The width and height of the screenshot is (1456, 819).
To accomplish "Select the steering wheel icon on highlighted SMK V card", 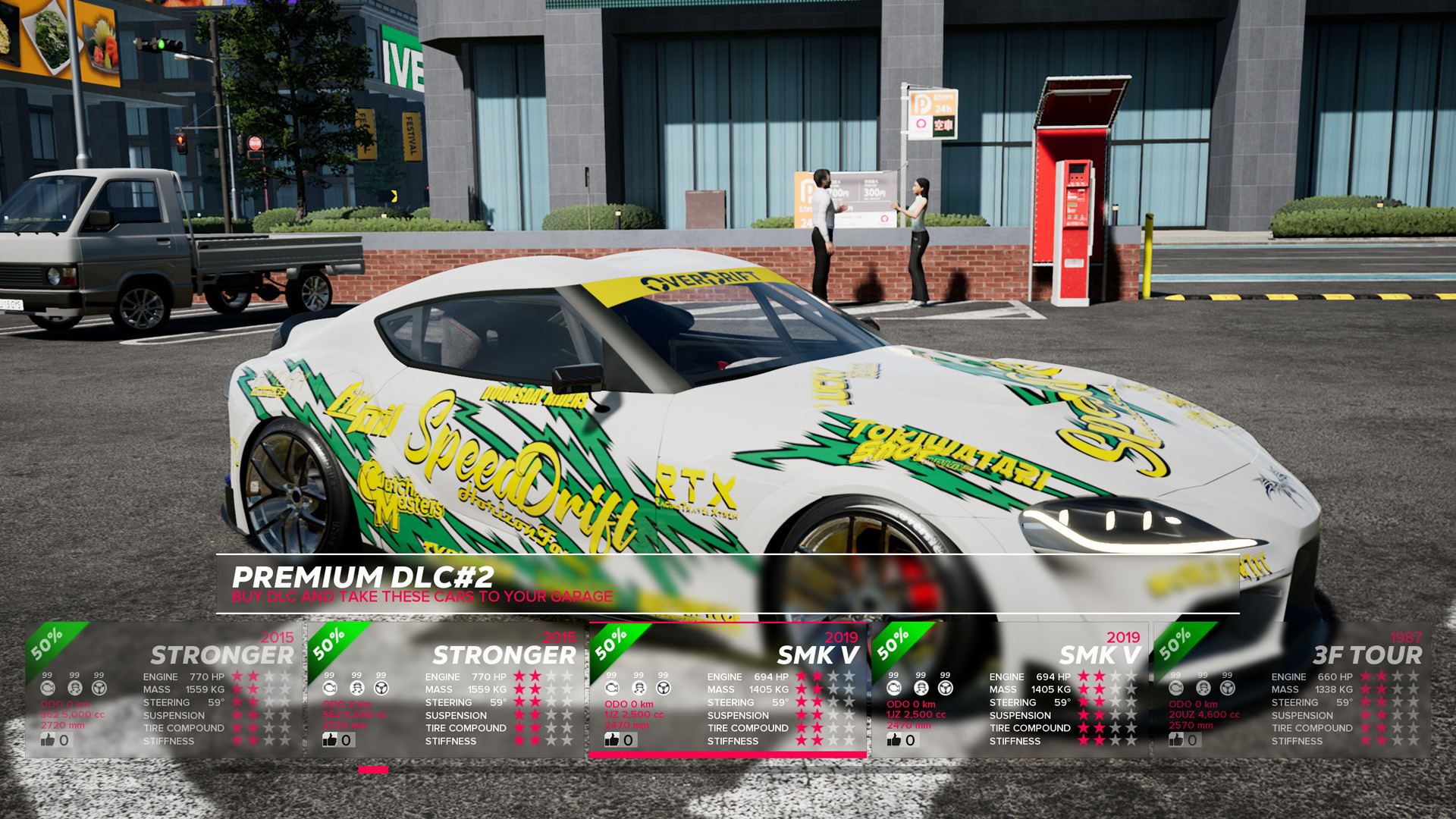I will coord(662,687).
